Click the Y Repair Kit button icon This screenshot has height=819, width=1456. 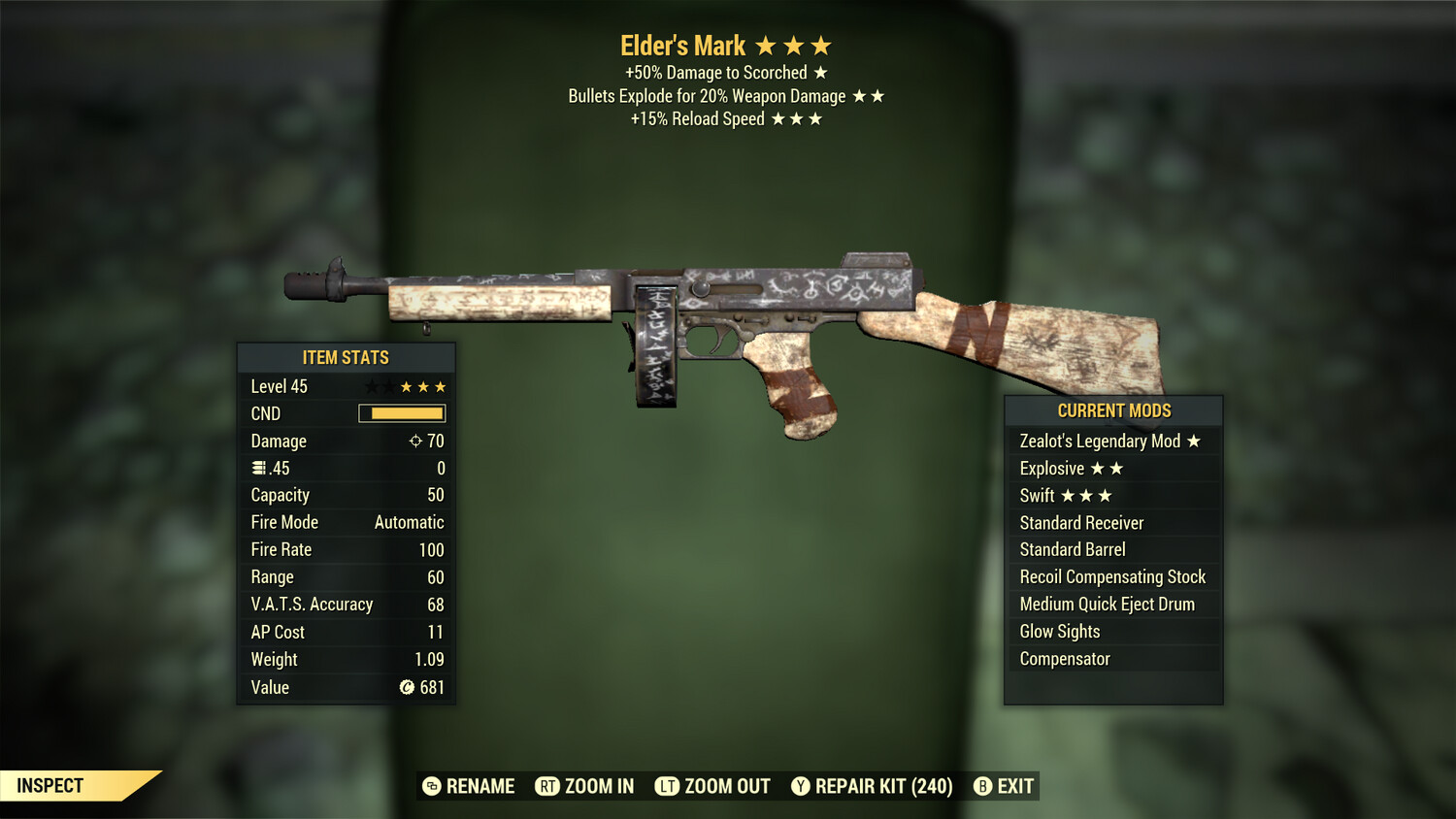(801, 786)
